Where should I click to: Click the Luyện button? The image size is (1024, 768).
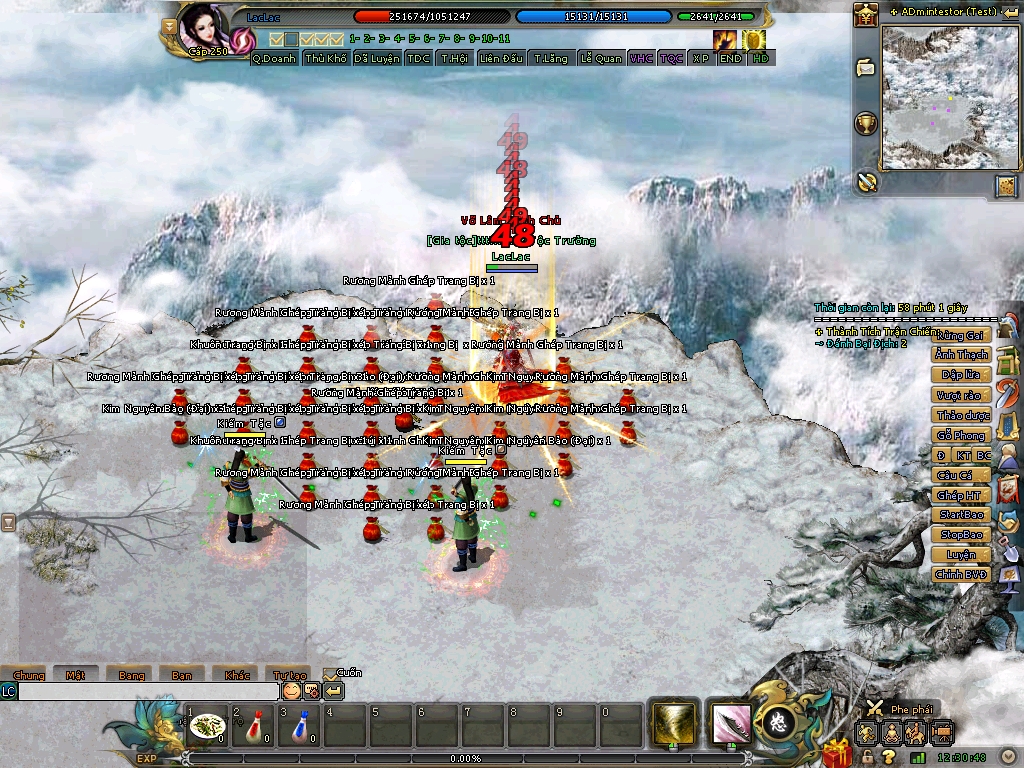pyautogui.click(x=961, y=555)
